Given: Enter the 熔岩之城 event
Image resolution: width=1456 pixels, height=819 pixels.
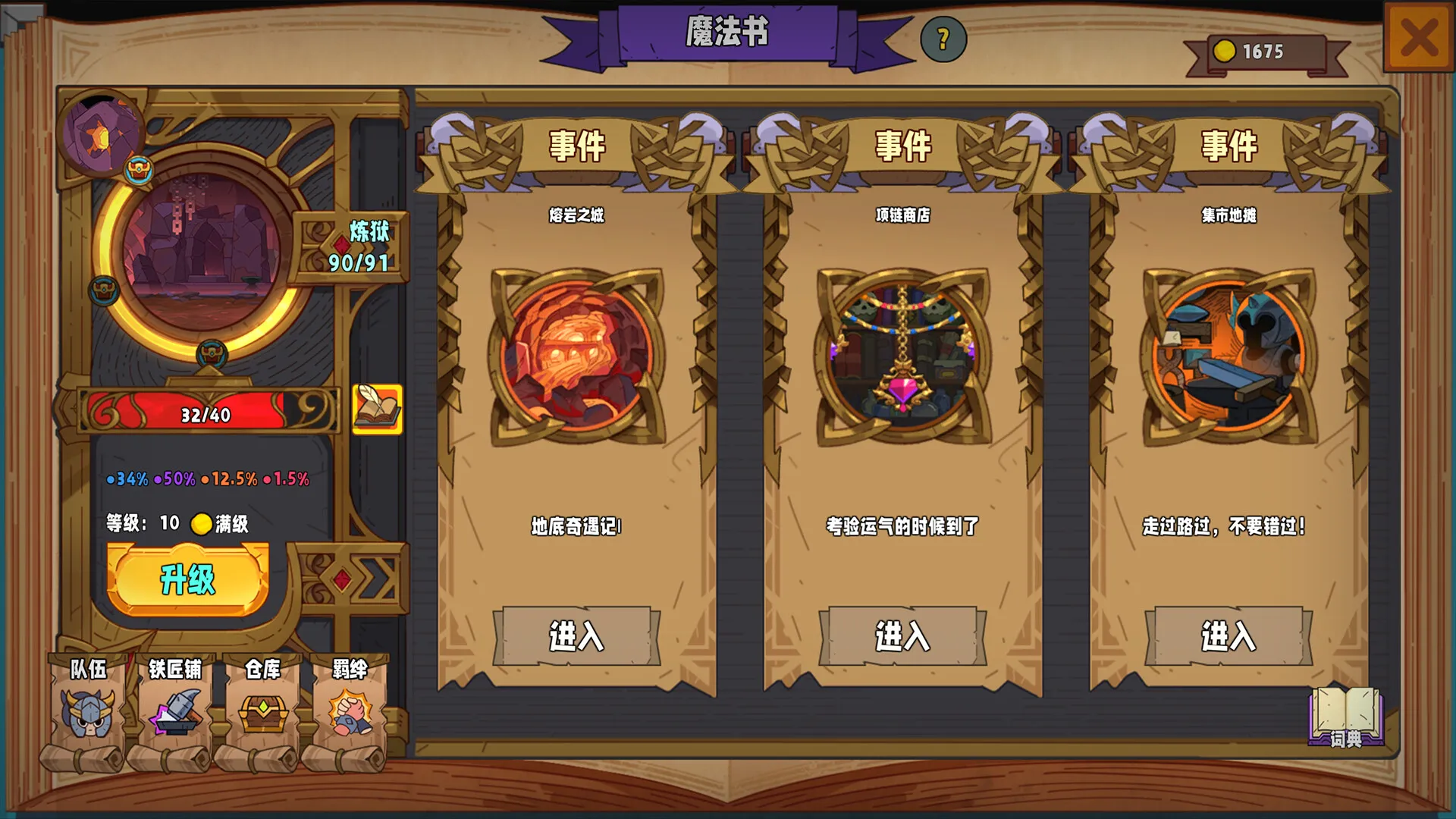Looking at the screenshot, I should click(574, 638).
